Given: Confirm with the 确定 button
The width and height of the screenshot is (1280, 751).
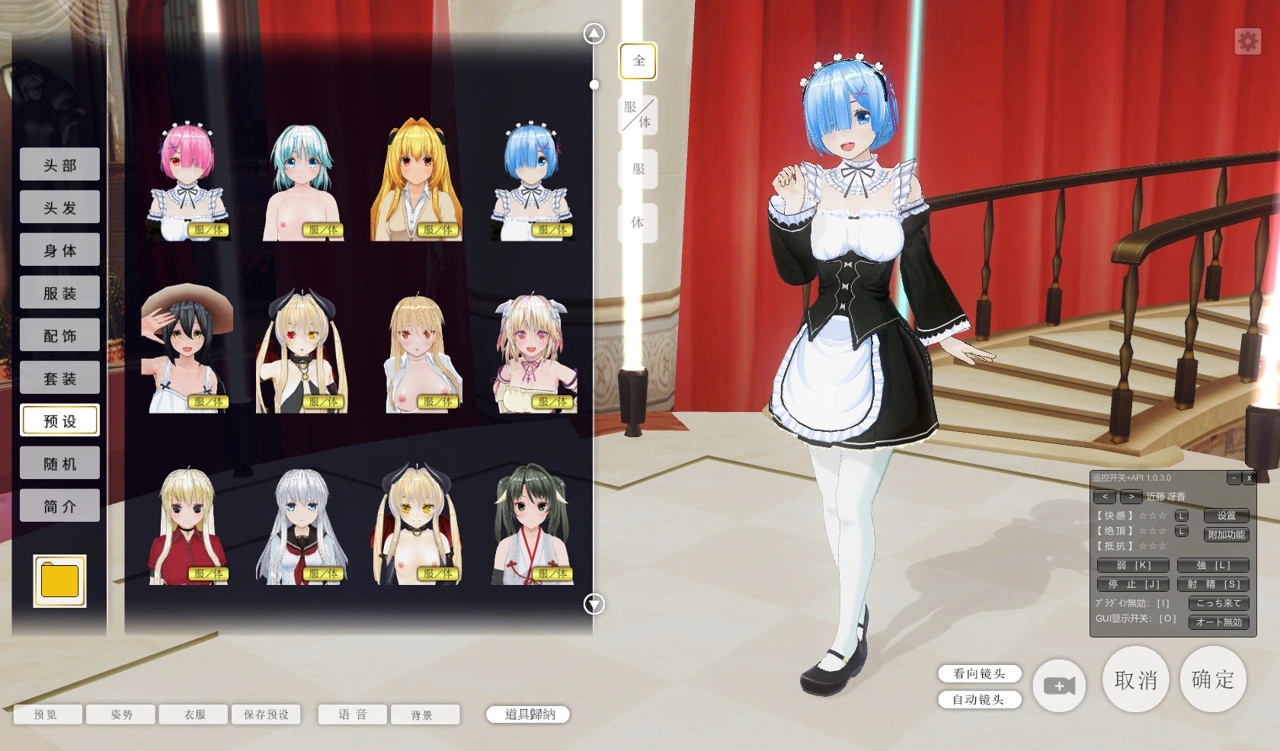Looking at the screenshot, I should coord(1213,680).
